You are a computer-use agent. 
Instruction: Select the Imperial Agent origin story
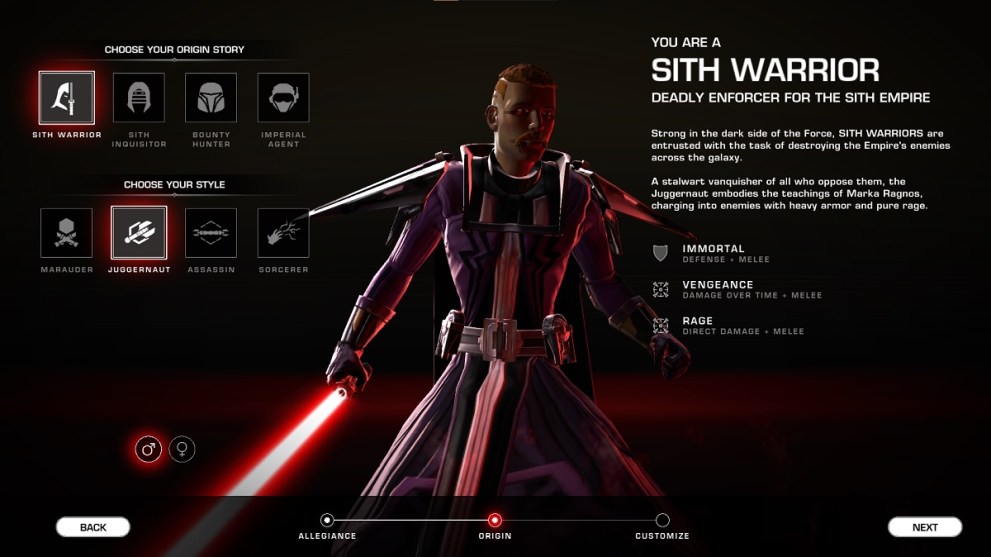[x=283, y=98]
